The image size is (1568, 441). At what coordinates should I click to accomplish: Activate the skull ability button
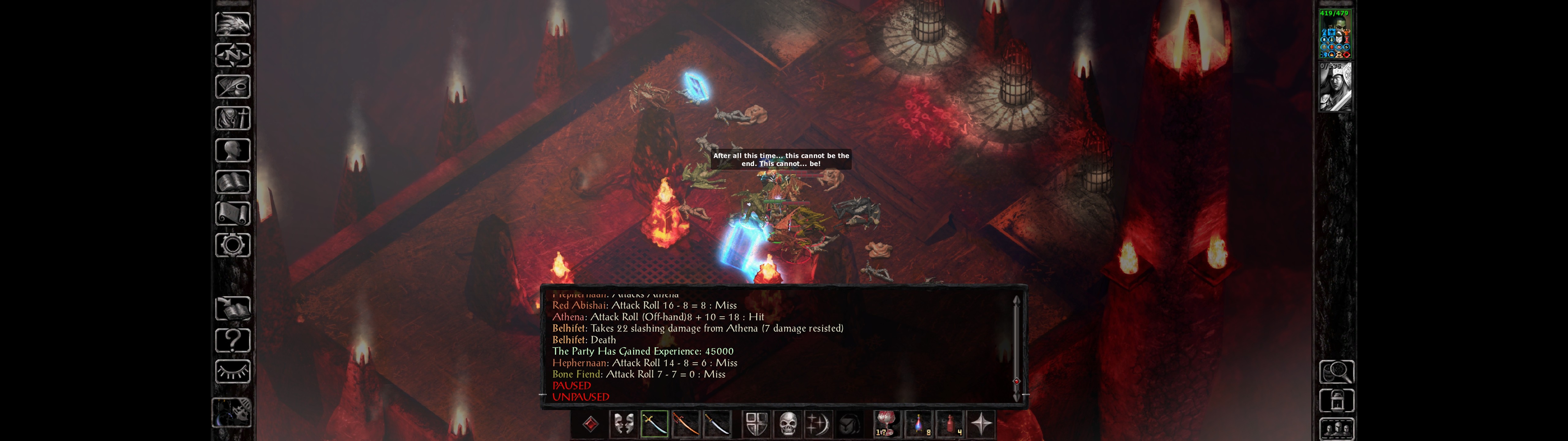788,424
